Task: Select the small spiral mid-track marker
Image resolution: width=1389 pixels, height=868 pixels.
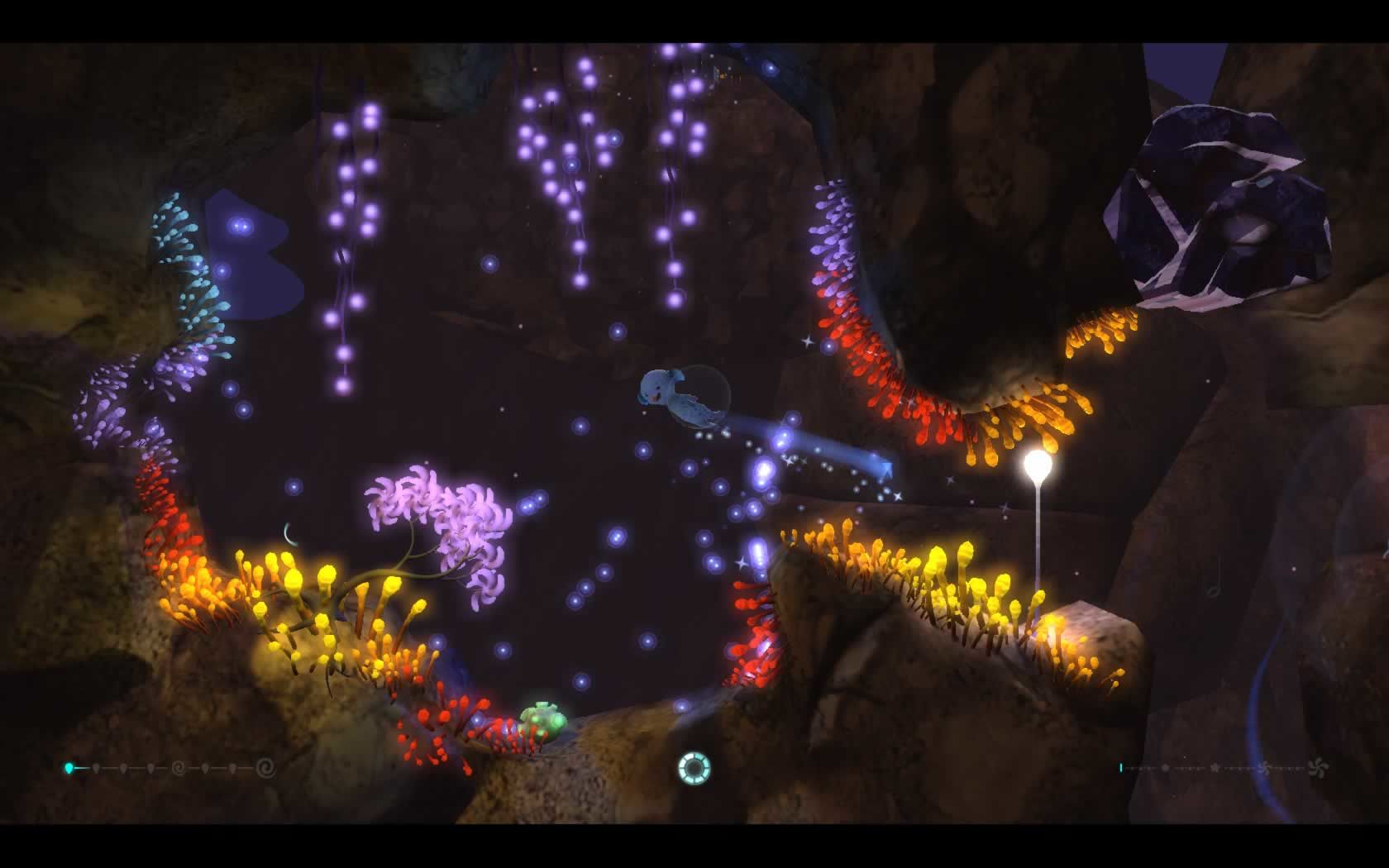Action: coord(178,768)
